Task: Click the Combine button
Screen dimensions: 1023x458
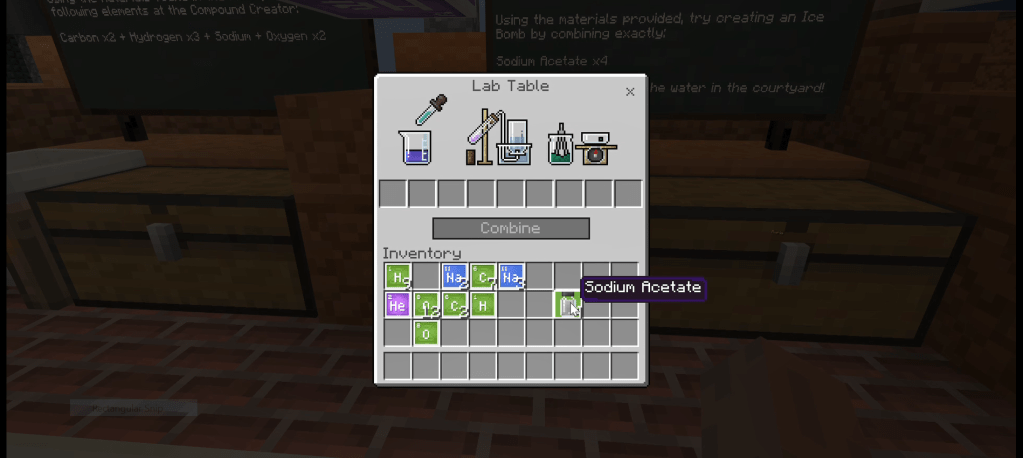Action: coord(510,228)
